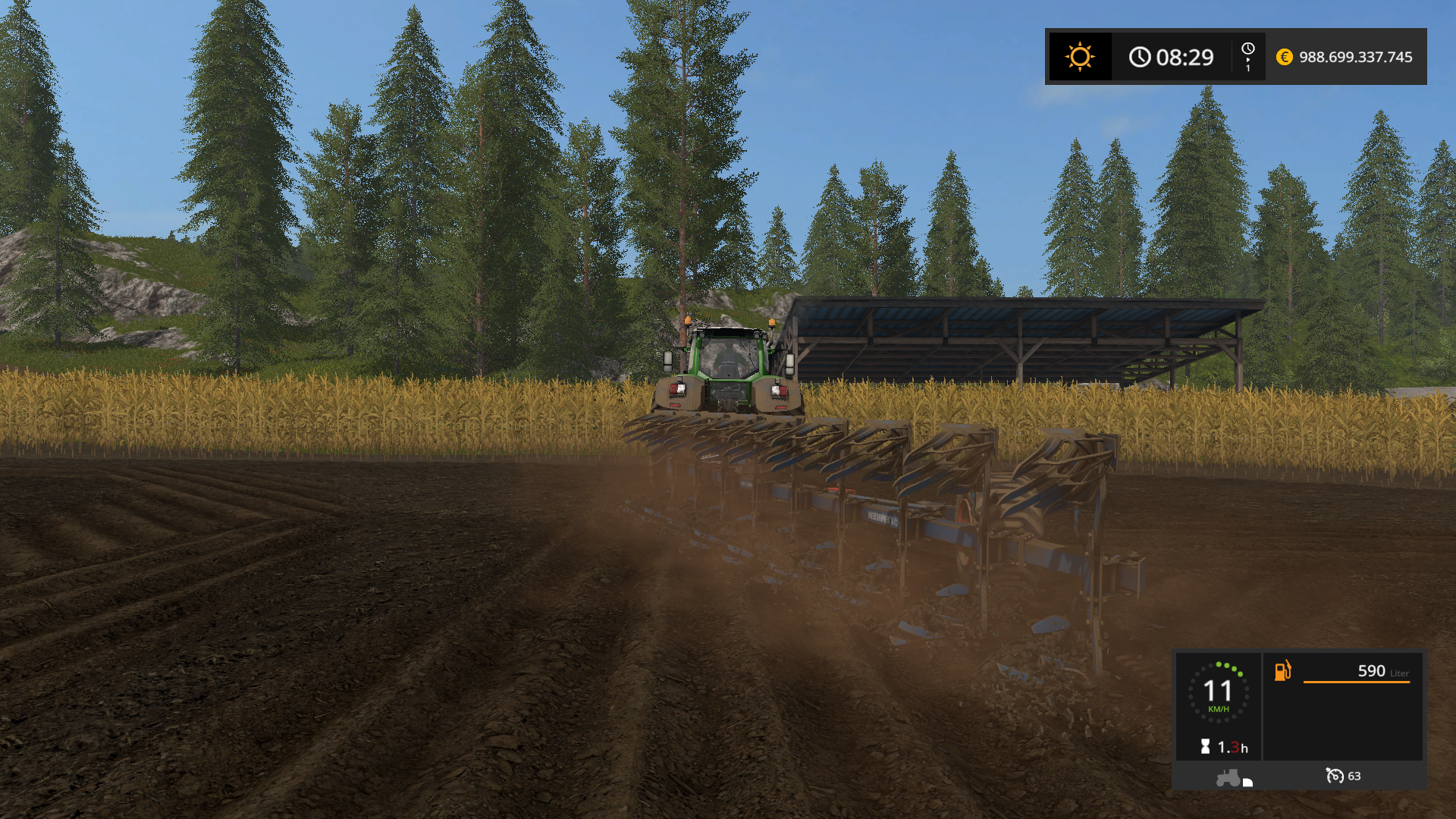
Task: Click the tractor vehicle icon
Action: [x=1228, y=777]
